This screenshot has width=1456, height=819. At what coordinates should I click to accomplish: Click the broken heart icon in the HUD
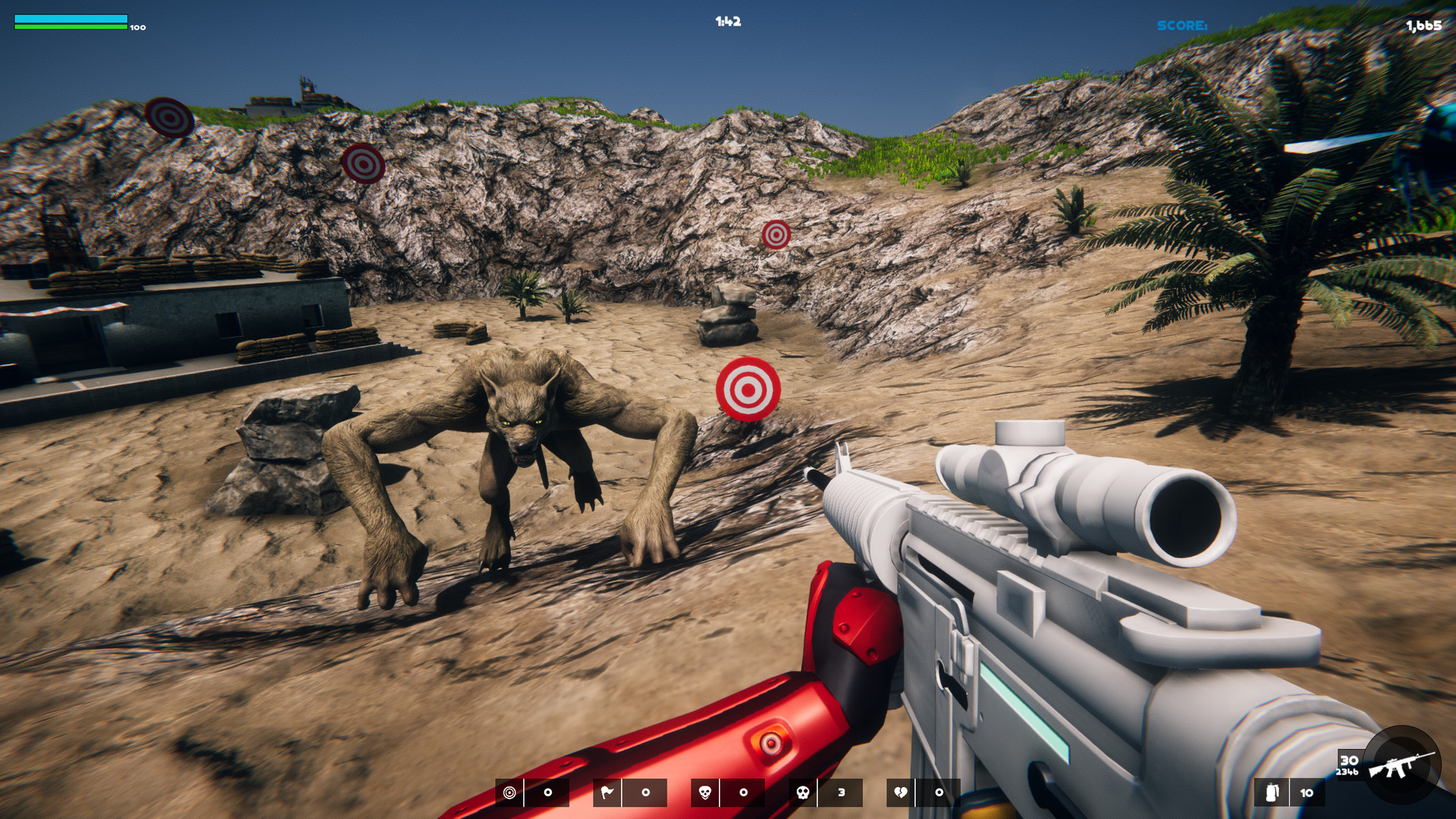(900, 791)
